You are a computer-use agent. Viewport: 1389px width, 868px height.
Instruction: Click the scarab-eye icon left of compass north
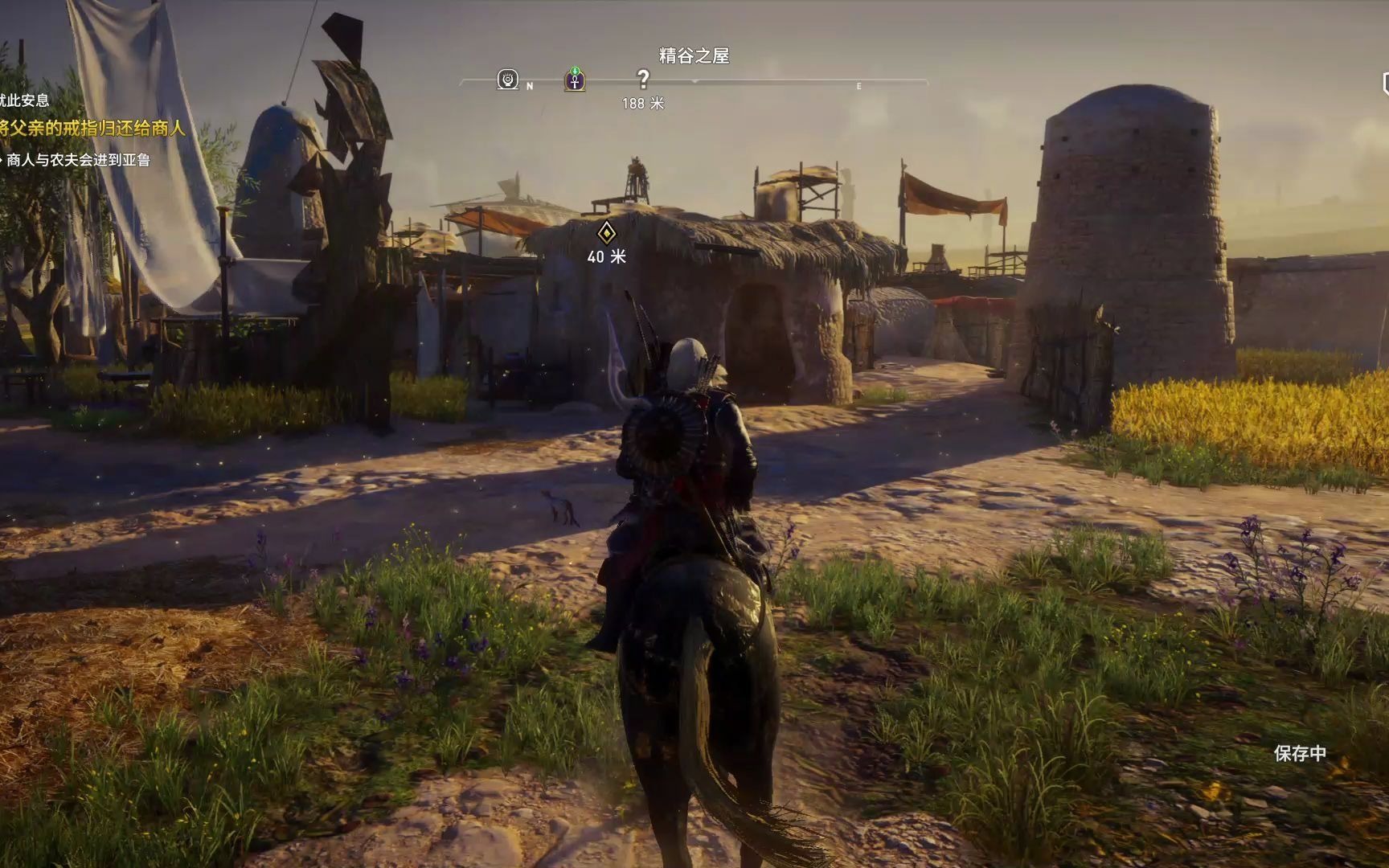point(507,80)
